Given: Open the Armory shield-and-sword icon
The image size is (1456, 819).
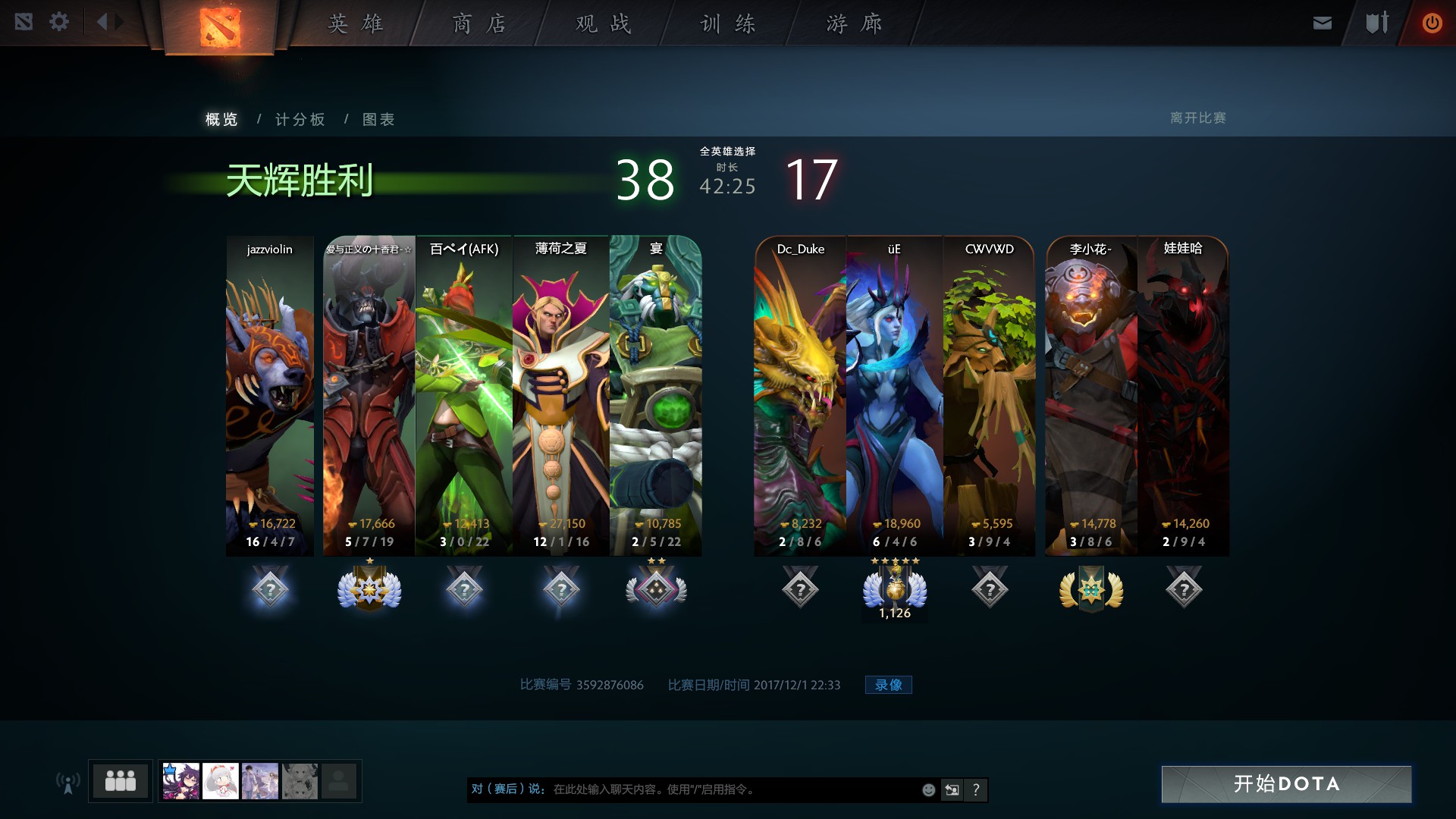Looking at the screenshot, I should tap(1376, 22).
